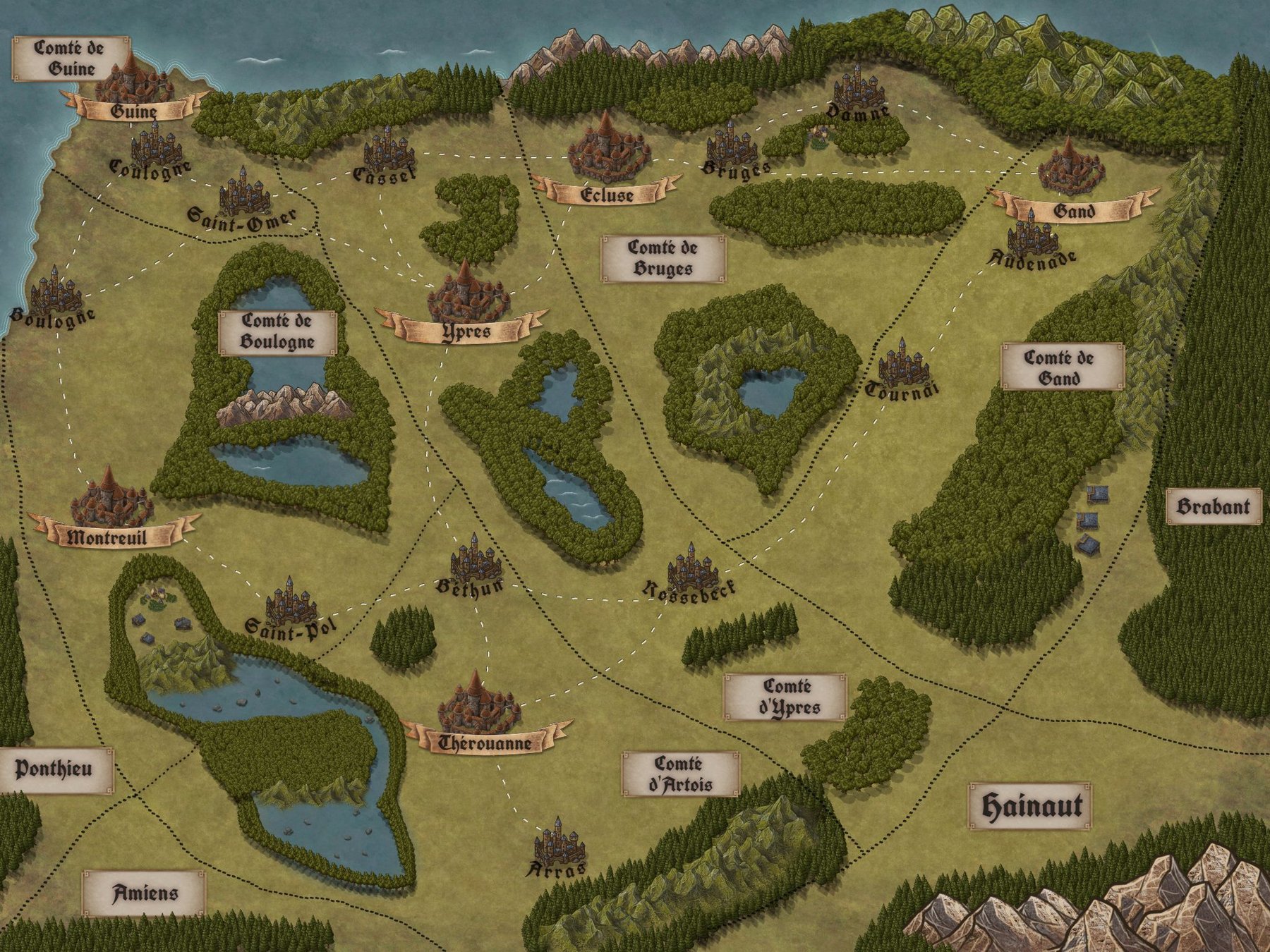Select the Comté de Guine region label

71,59
